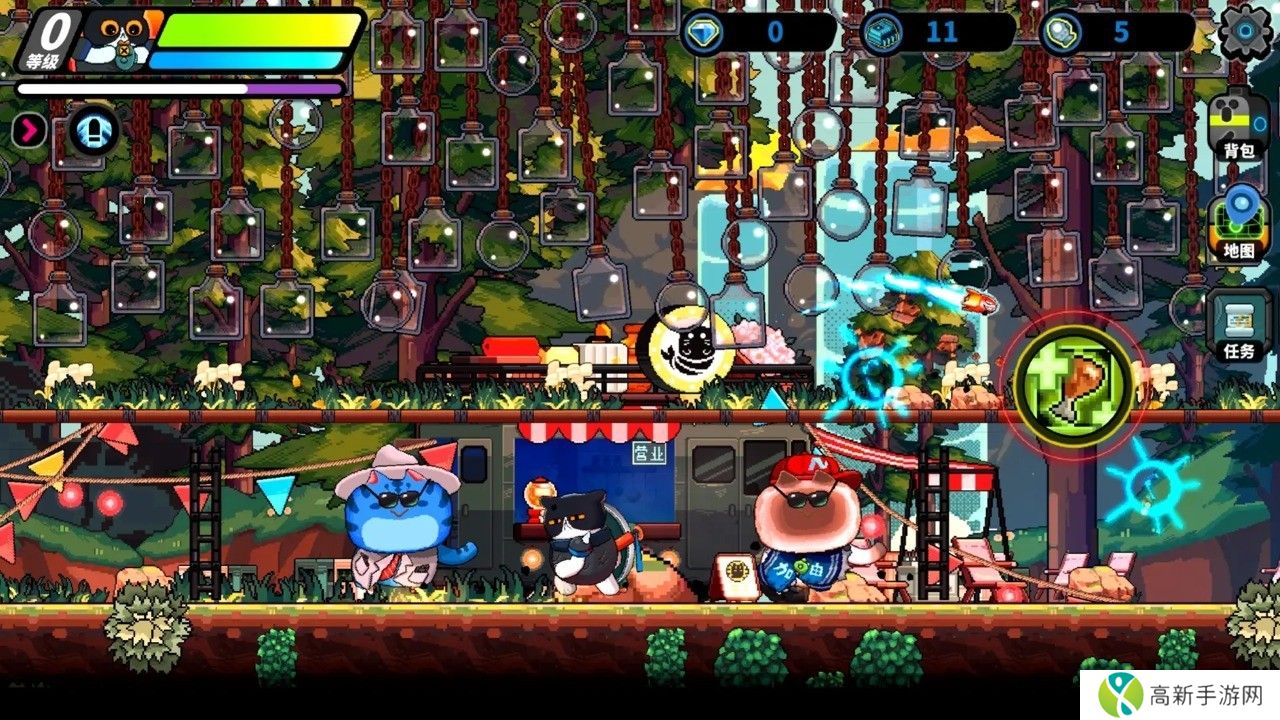
Task: Expand the pink arrow toggle
Action: coord(29,130)
